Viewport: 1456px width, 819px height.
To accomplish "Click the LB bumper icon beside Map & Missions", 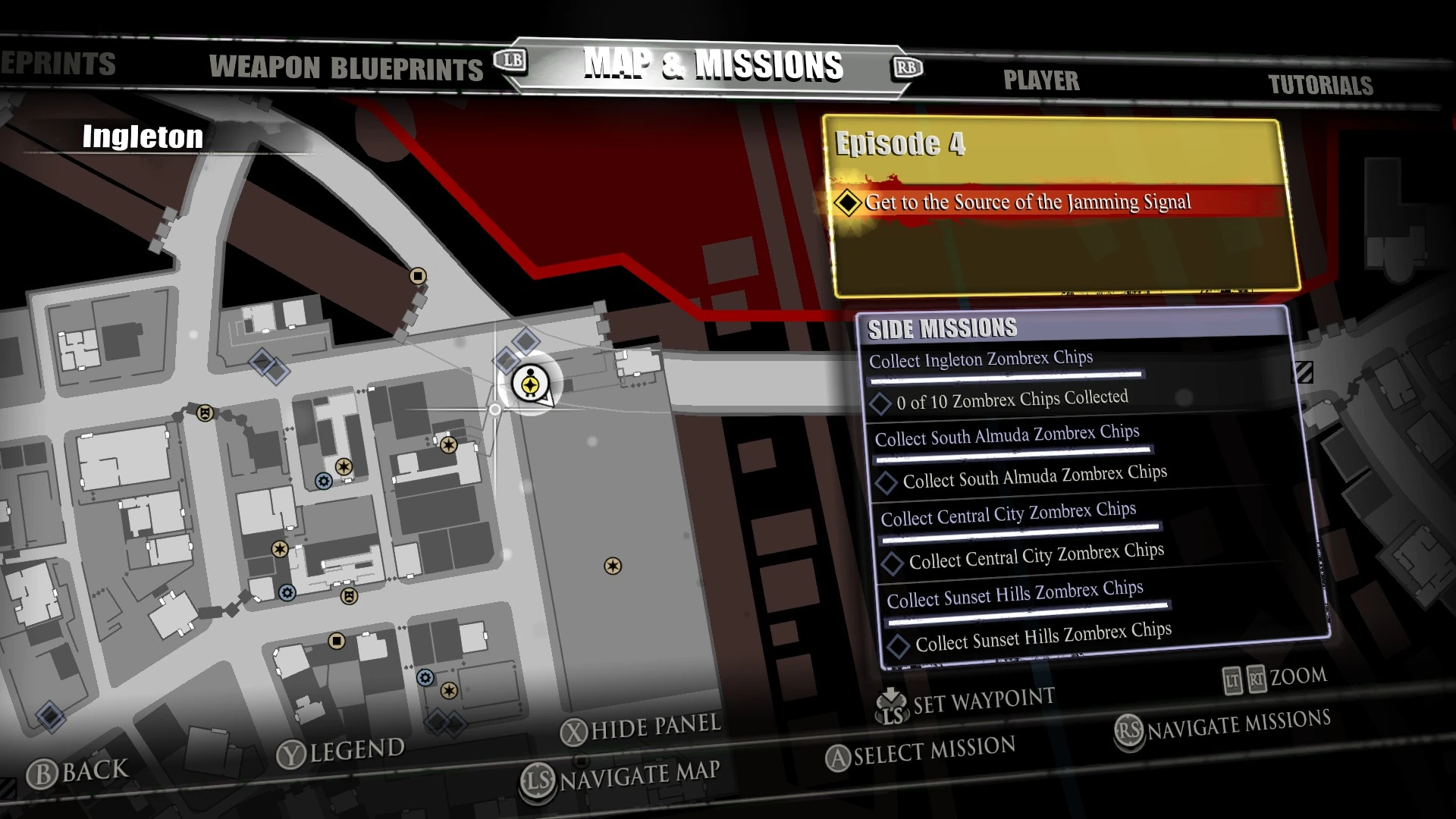I will click(x=510, y=66).
